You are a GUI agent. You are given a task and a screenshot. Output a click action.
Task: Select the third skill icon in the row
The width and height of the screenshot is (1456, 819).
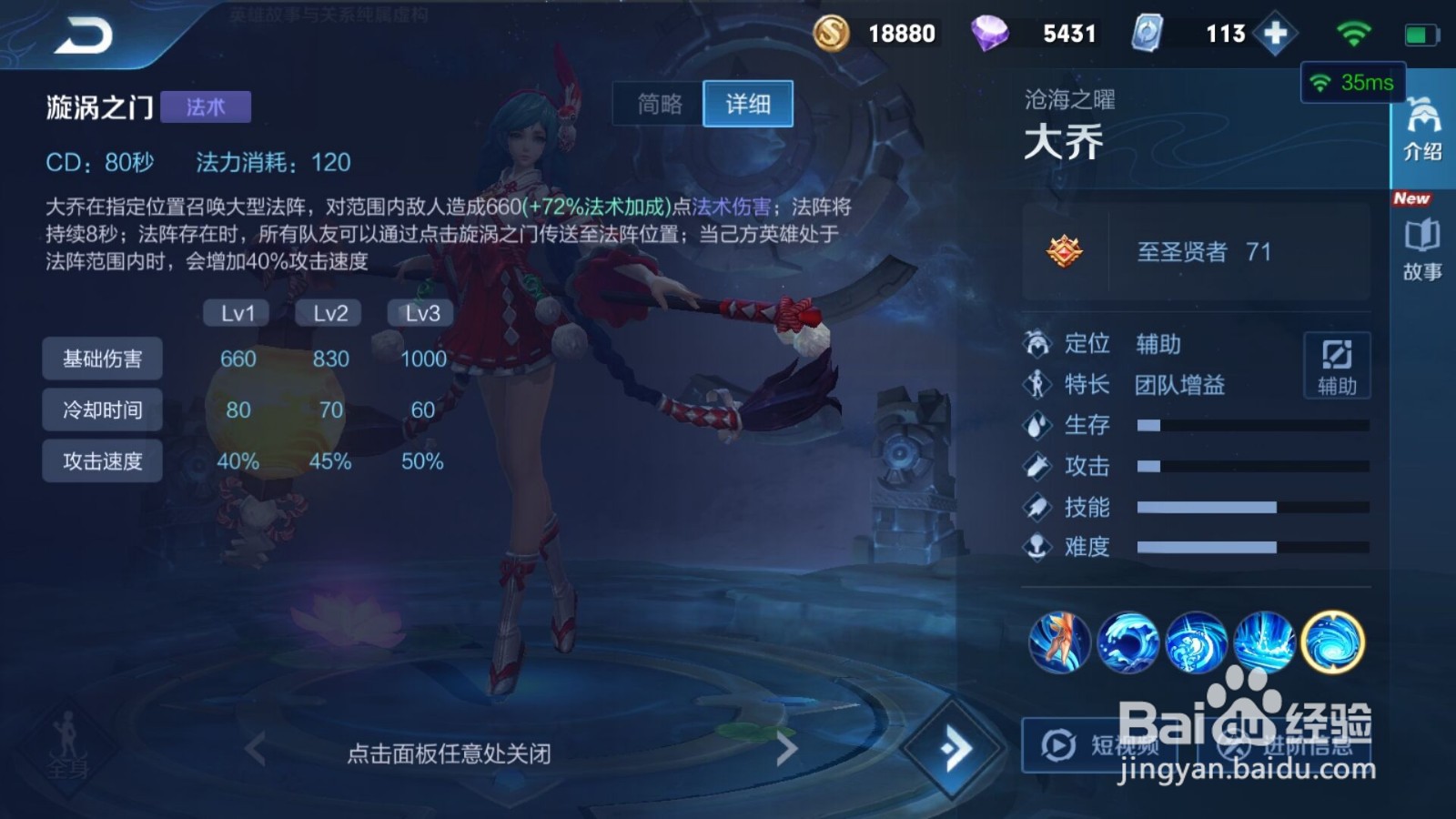tap(1197, 642)
